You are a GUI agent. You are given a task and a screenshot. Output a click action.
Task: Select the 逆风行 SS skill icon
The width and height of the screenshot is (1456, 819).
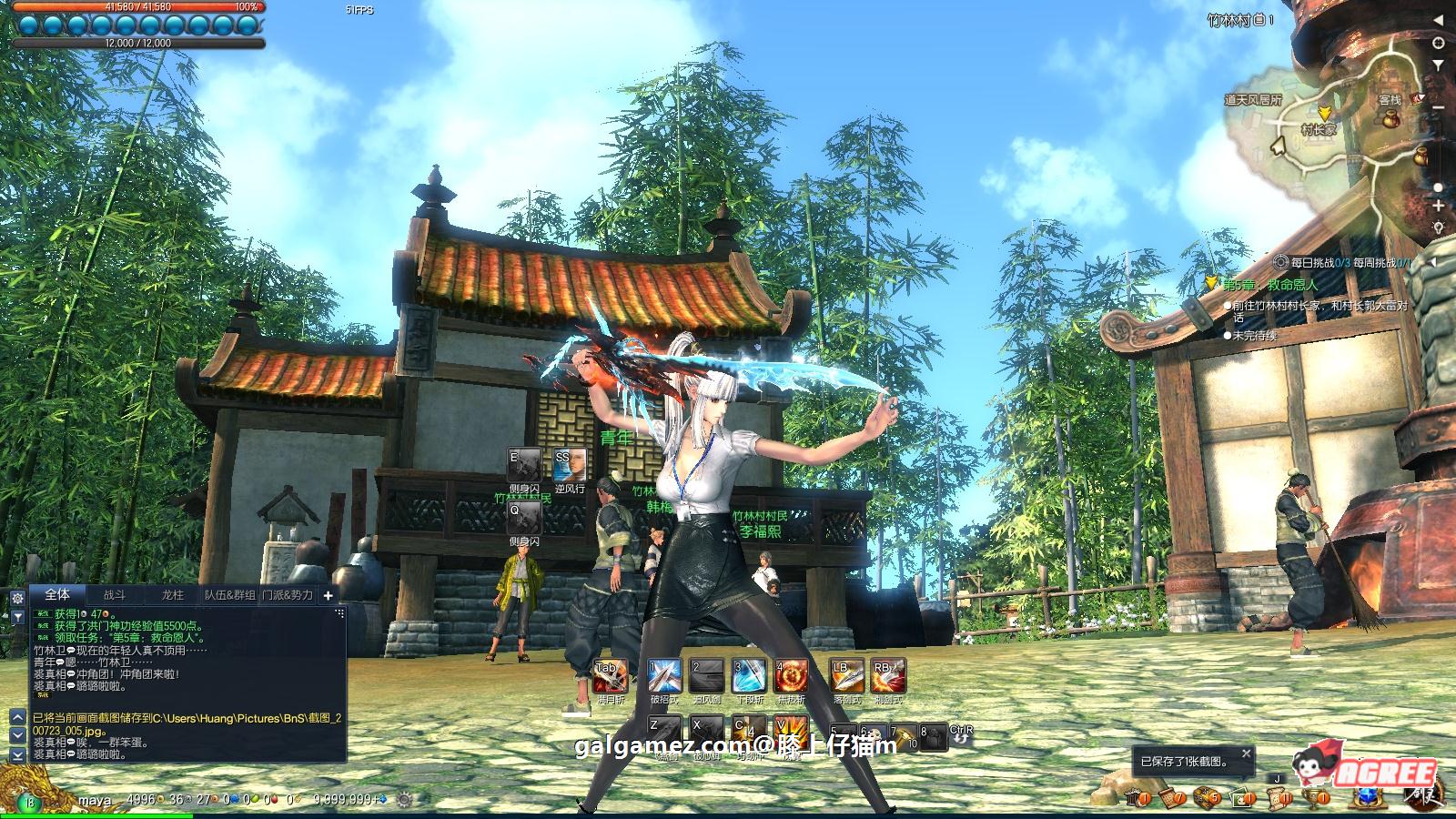tap(569, 466)
